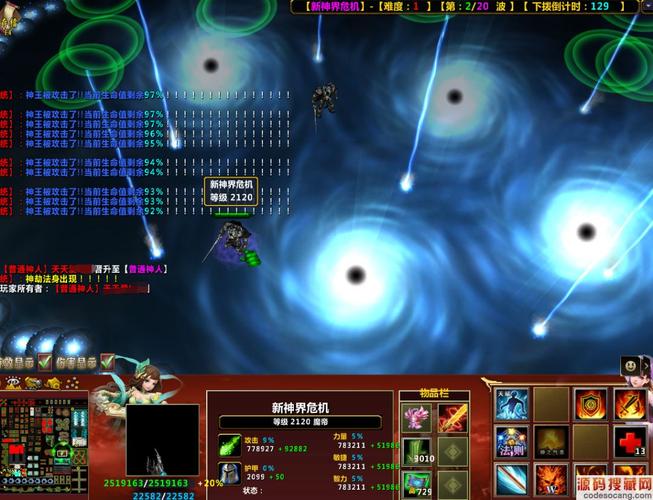The image size is (653, 500).
Task: Use the green bamboo item slot
Action: pos(416,450)
